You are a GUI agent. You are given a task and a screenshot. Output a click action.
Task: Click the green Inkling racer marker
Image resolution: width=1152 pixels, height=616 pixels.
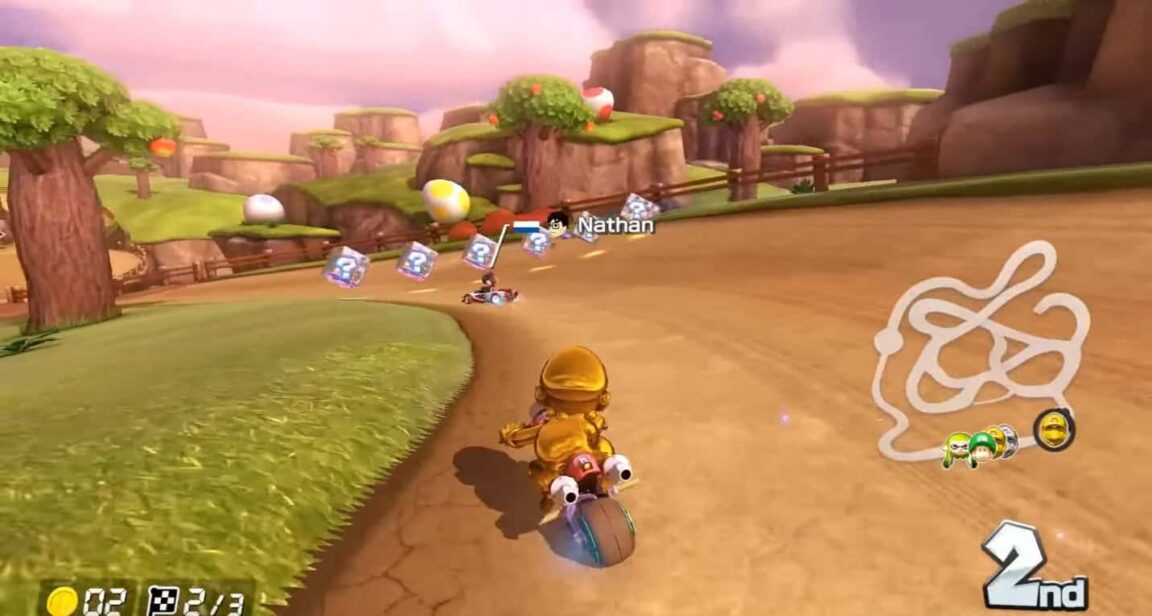coord(956,447)
